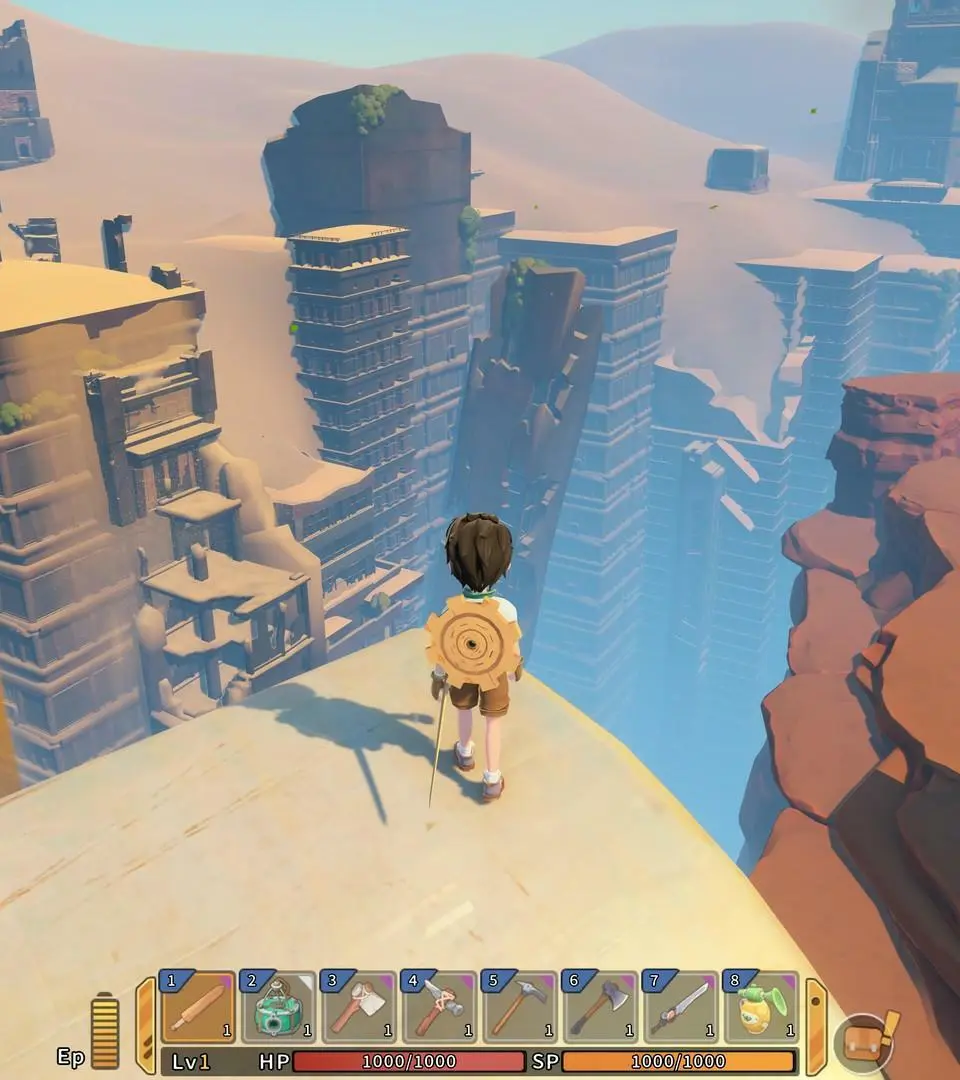Viewport: 960px width, 1080px height.
Task: Select the pickaxe in slot 5
Action: [x=519, y=1008]
